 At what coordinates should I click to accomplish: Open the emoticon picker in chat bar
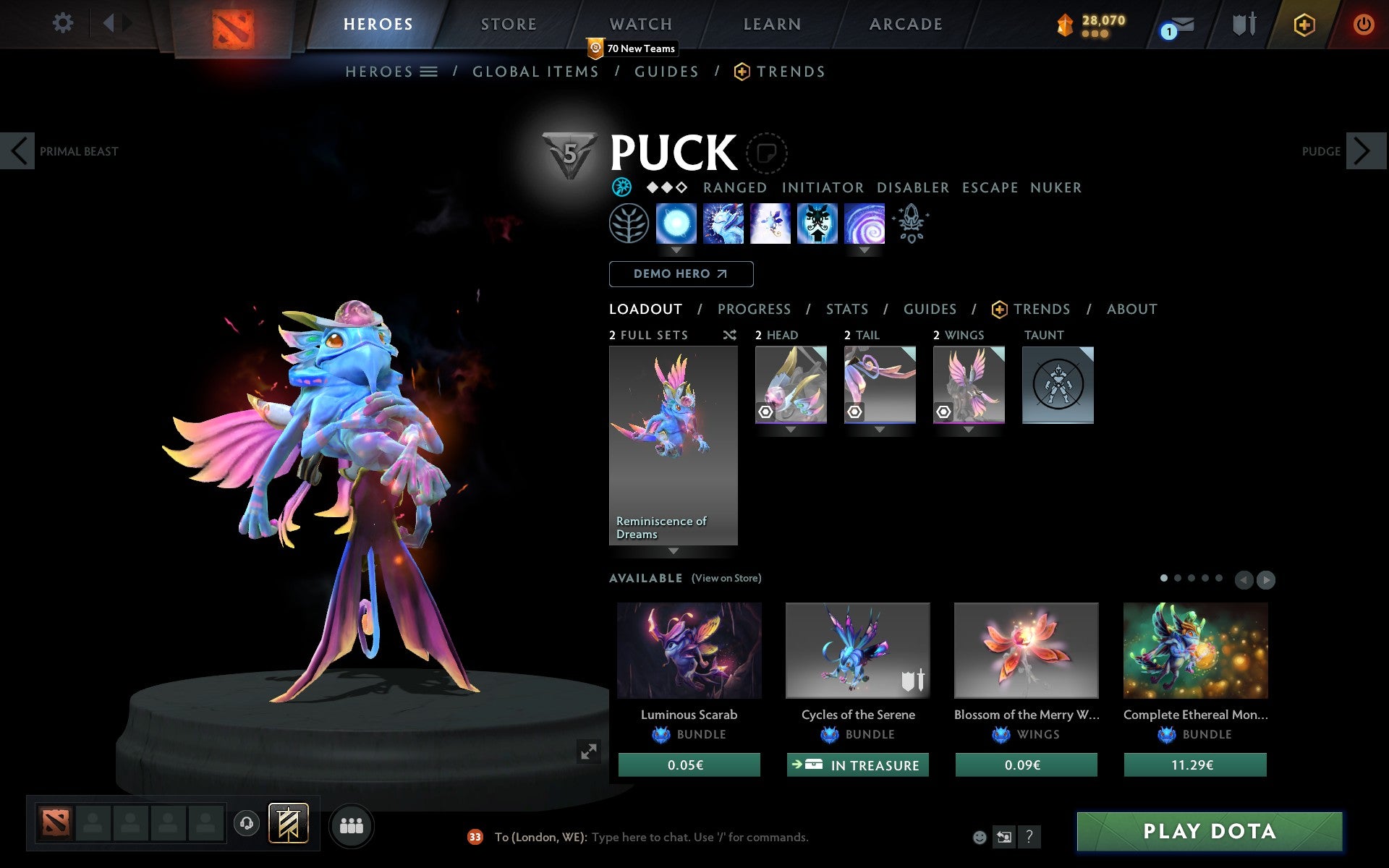tap(981, 837)
